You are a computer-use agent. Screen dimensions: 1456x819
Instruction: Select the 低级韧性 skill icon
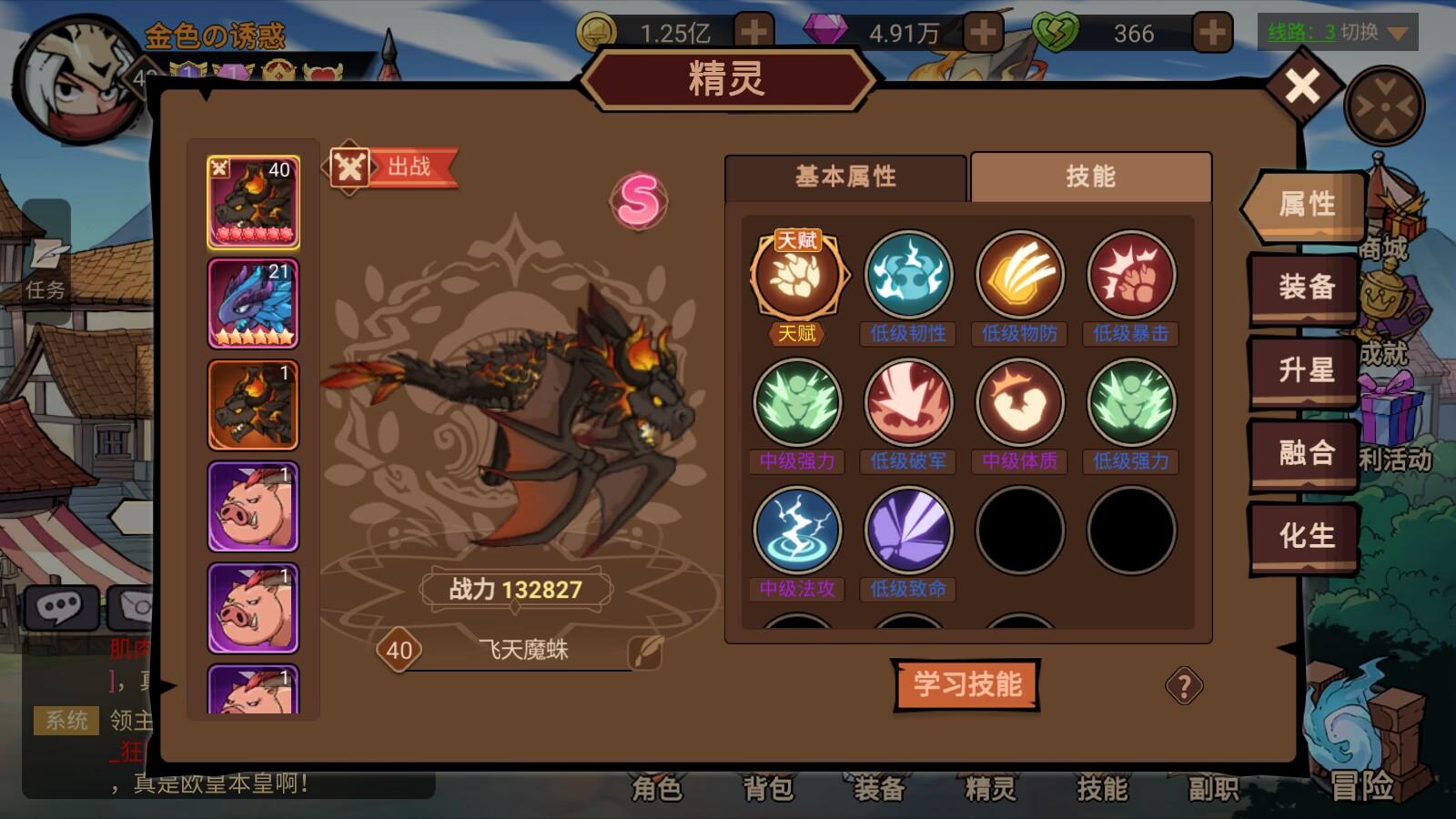(x=909, y=276)
